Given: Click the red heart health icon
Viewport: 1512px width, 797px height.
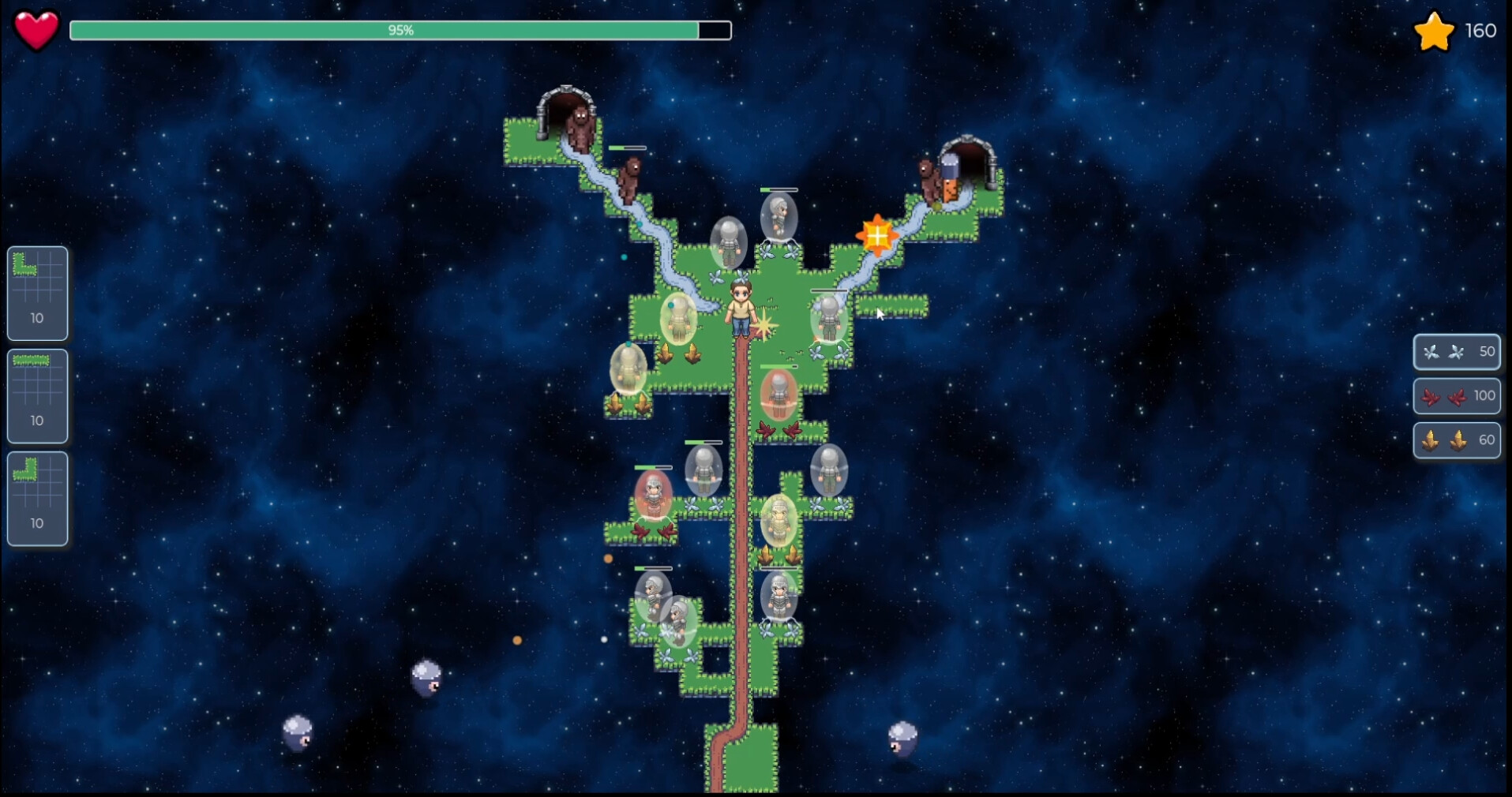Looking at the screenshot, I should tap(35, 30).
